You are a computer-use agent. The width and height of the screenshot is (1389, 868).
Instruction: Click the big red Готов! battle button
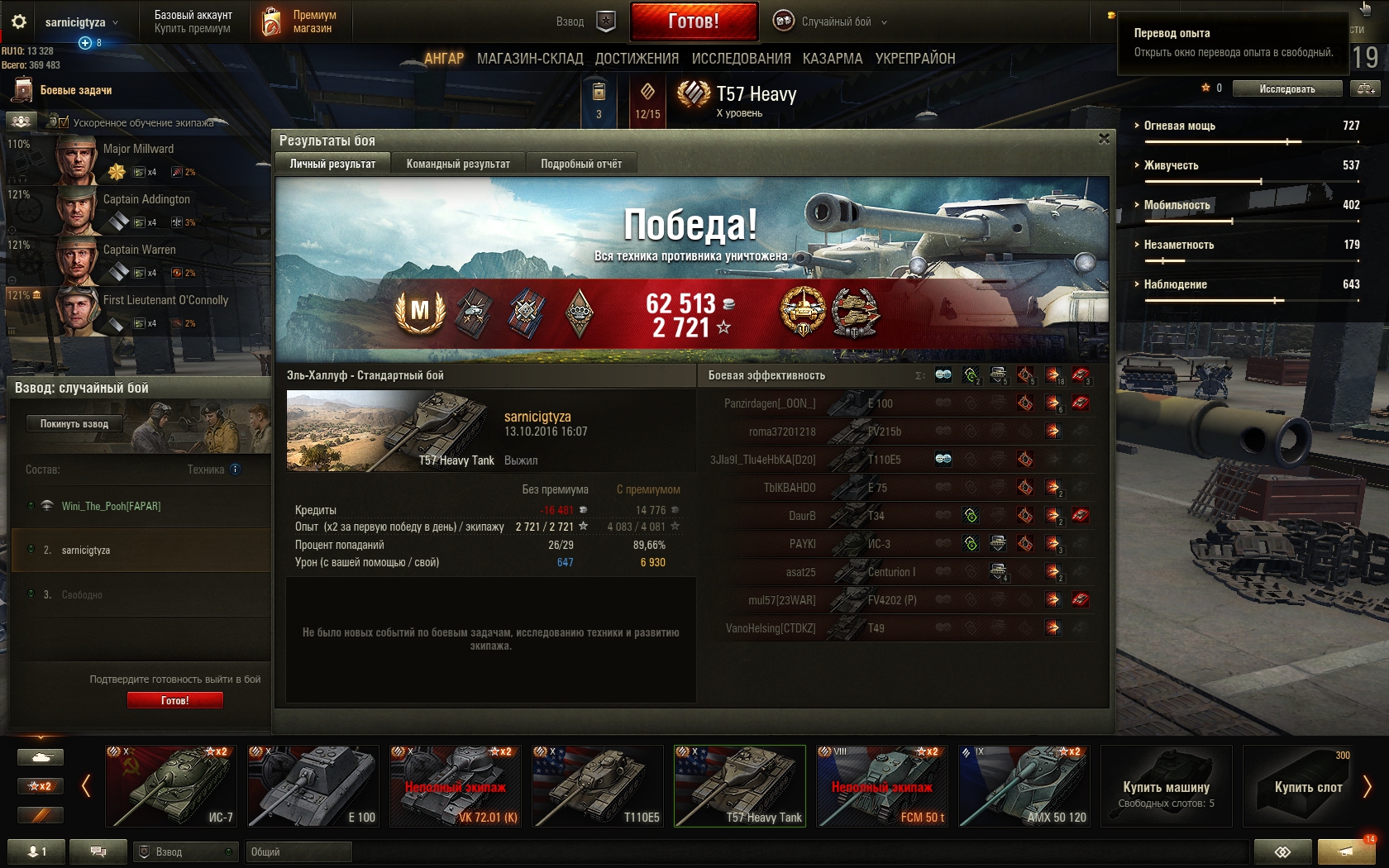[x=694, y=21]
